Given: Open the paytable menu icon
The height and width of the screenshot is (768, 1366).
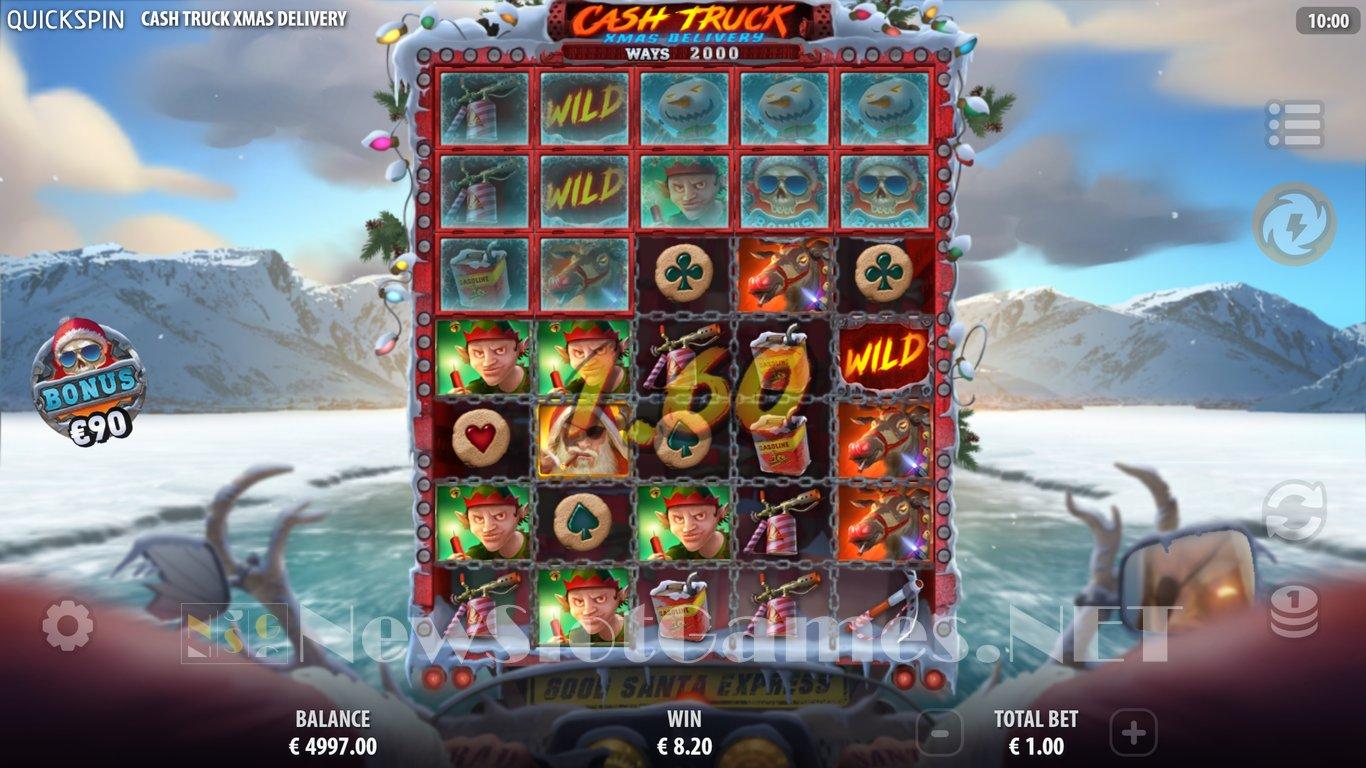Looking at the screenshot, I should [x=1294, y=124].
